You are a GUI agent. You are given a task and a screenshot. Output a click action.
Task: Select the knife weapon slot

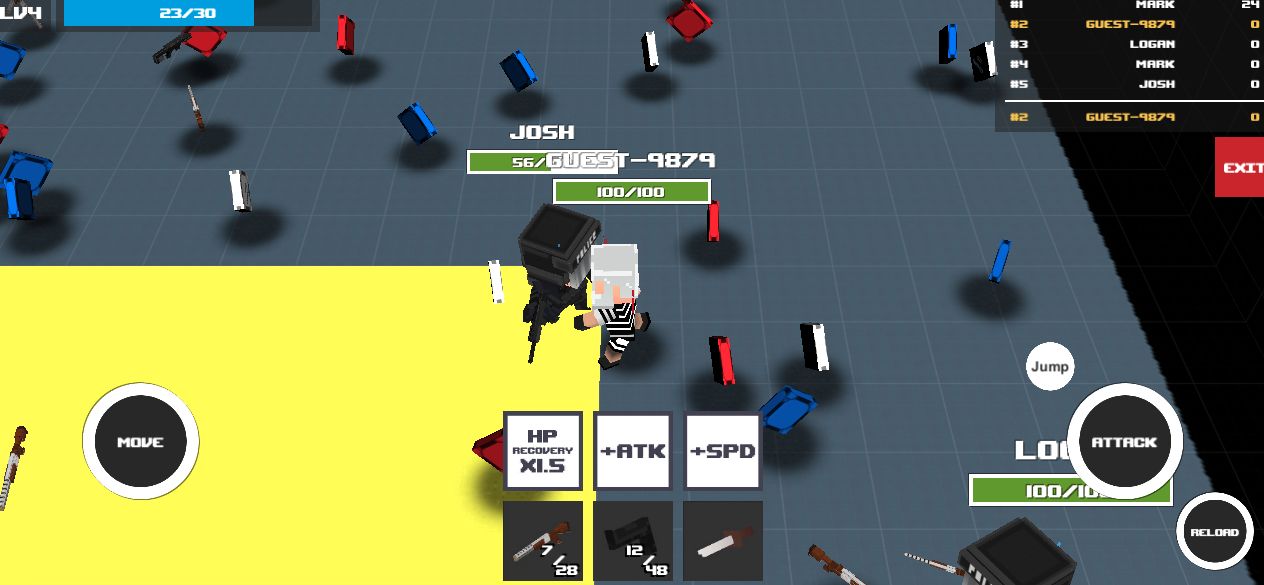[723, 541]
